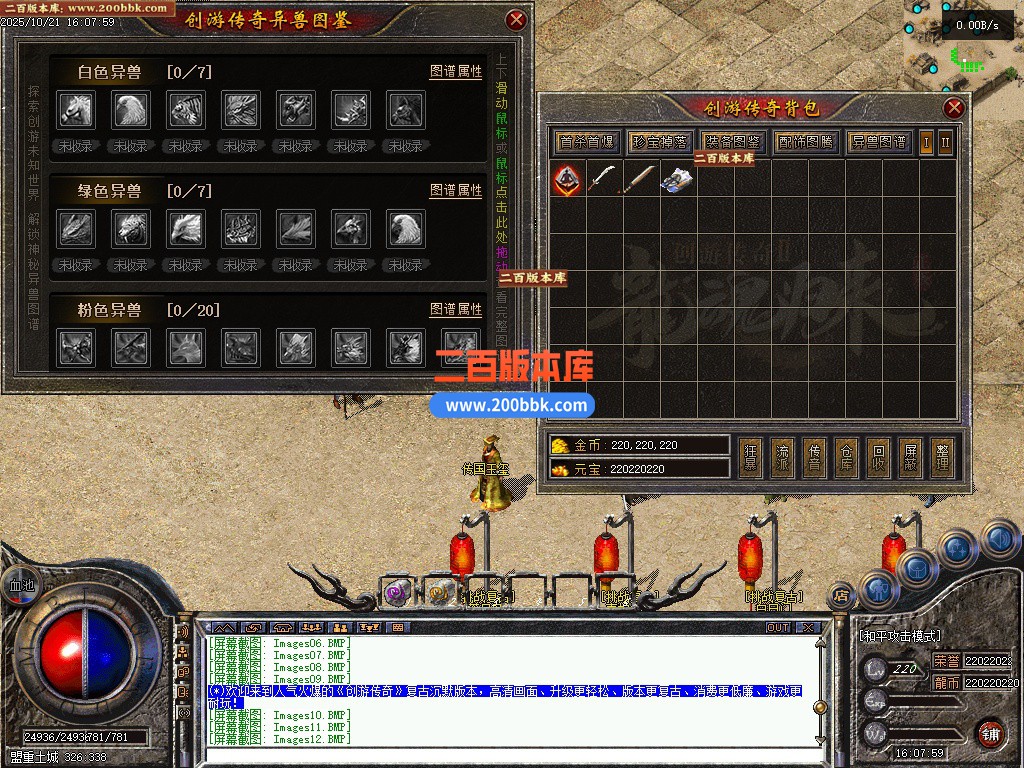The image size is (1024, 768).
Task: View 图谱属性 for green beasts
Action: click(x=456, y=191)
